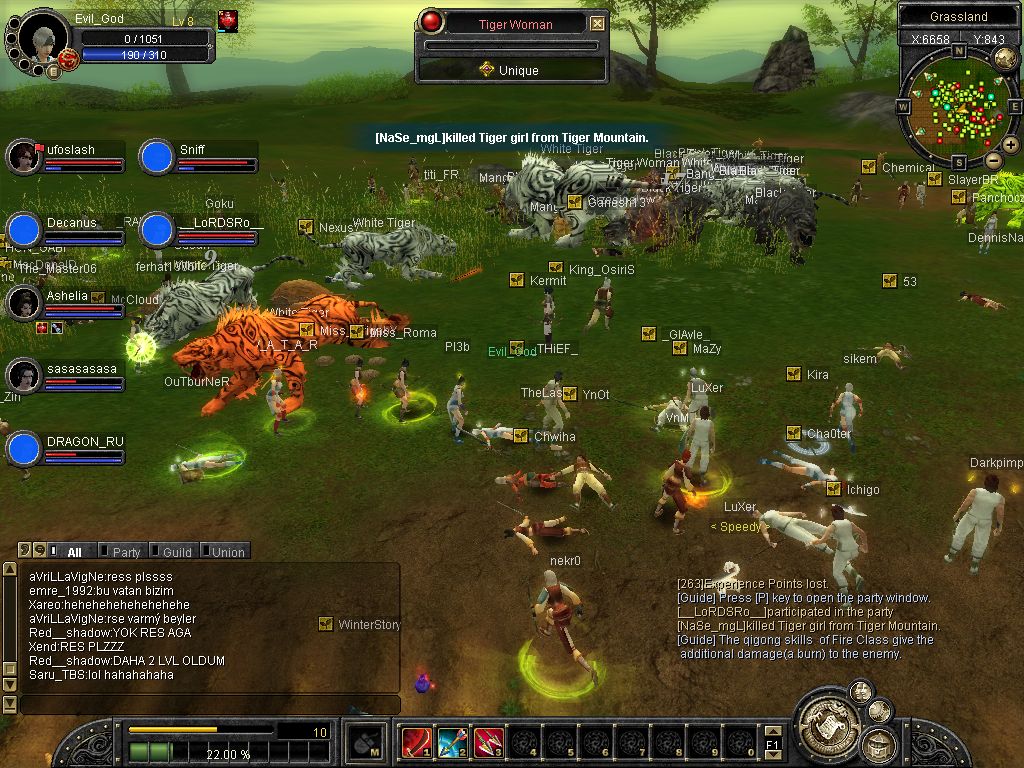This screenshot has height=768, width=1024.
Task: Open the world map globe button
Action: click(1005, 58)
